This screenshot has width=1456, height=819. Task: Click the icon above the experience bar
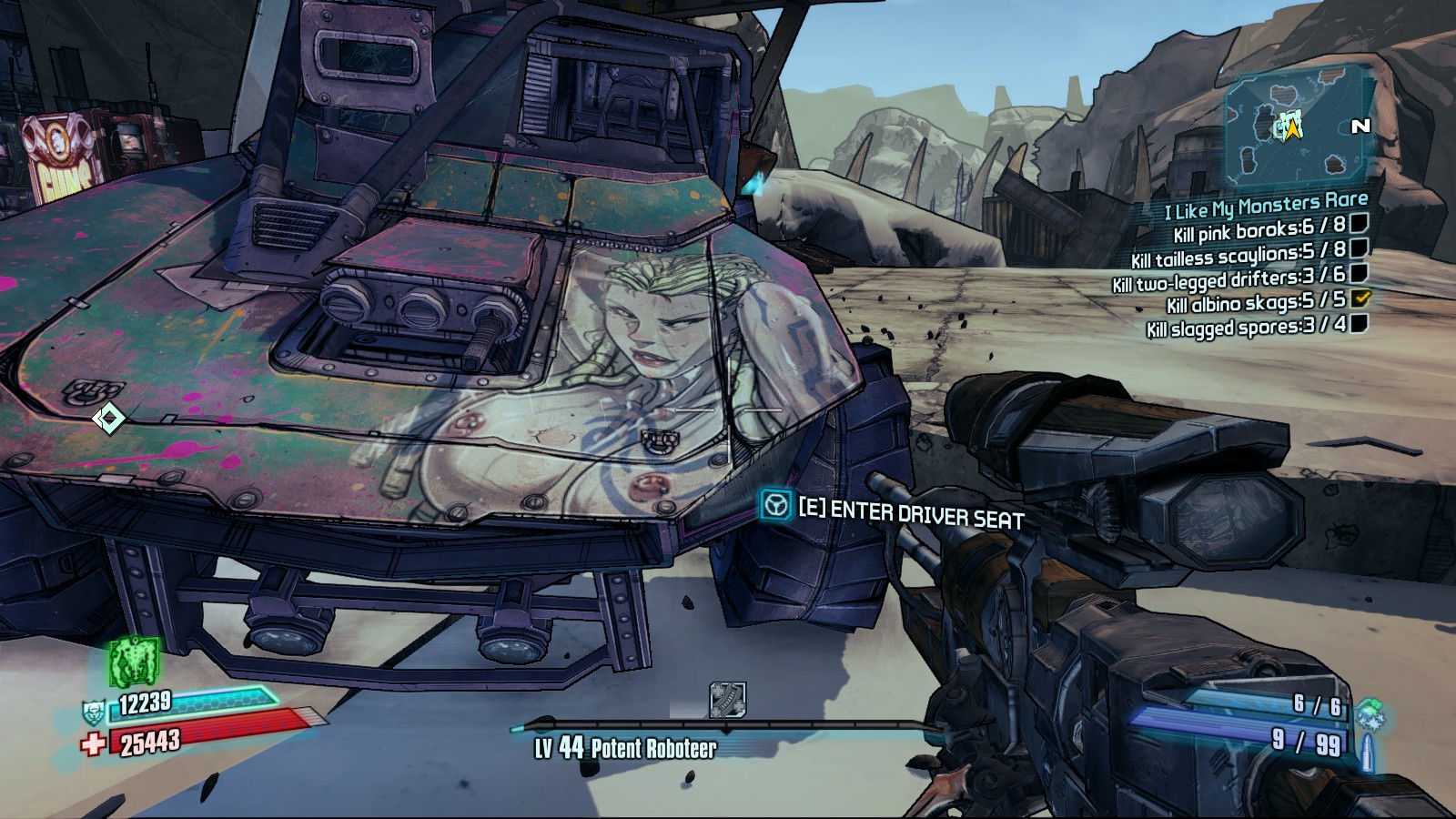[x=727, y=700]
